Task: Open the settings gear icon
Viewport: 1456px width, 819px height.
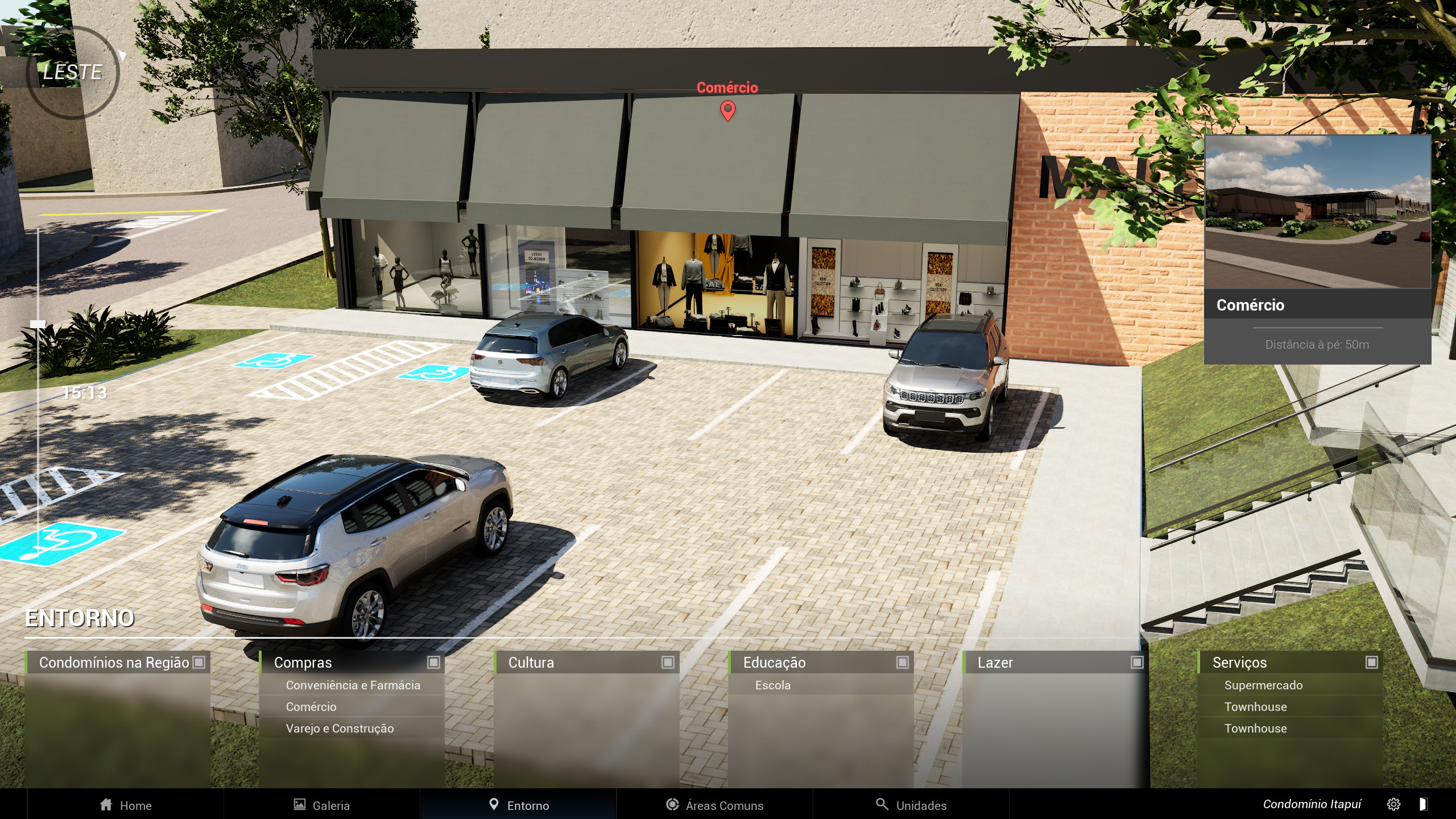Action: click(x=1393, y=804)
